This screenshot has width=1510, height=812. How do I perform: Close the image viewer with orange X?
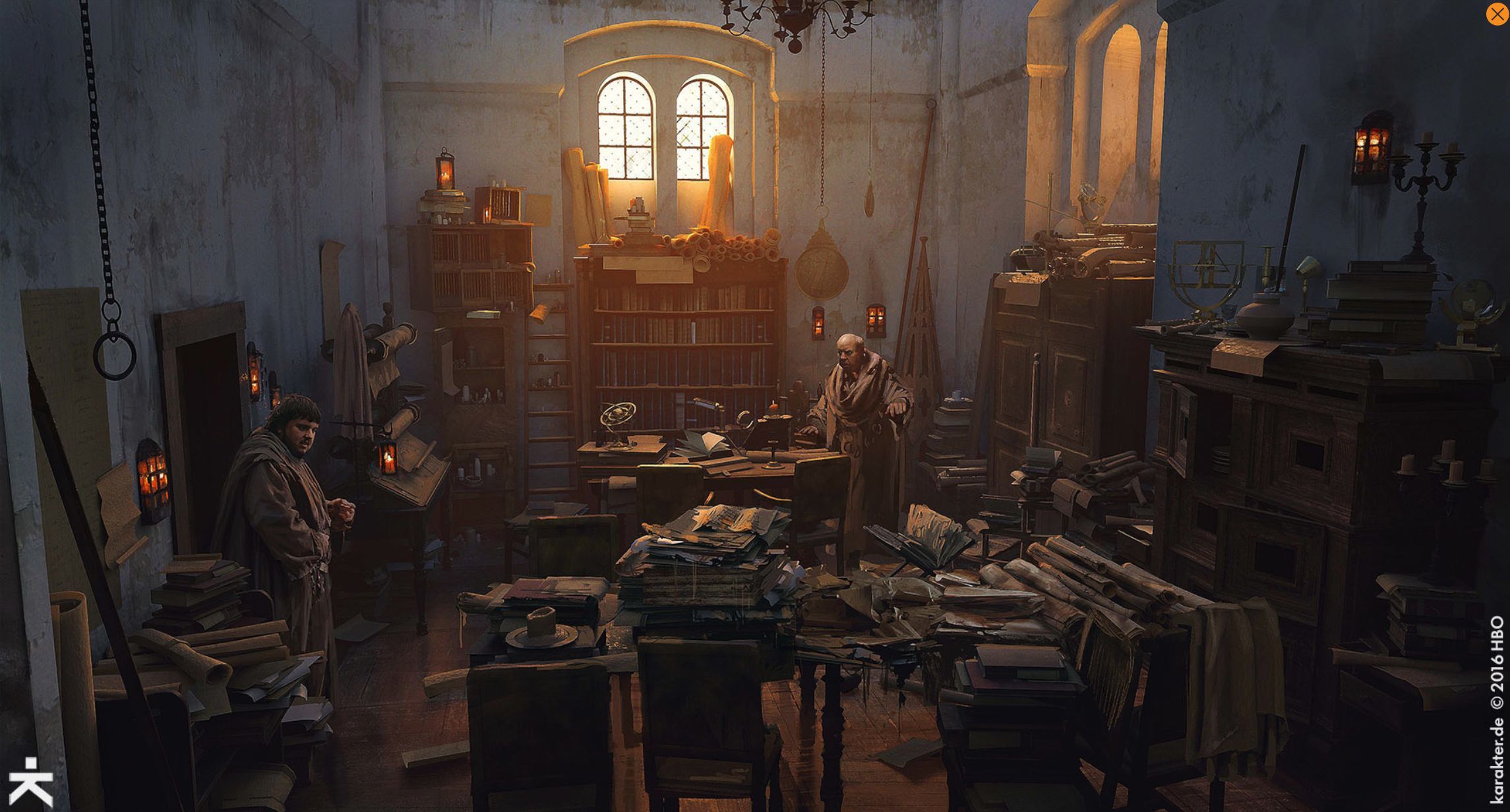tap(1497, 14)
